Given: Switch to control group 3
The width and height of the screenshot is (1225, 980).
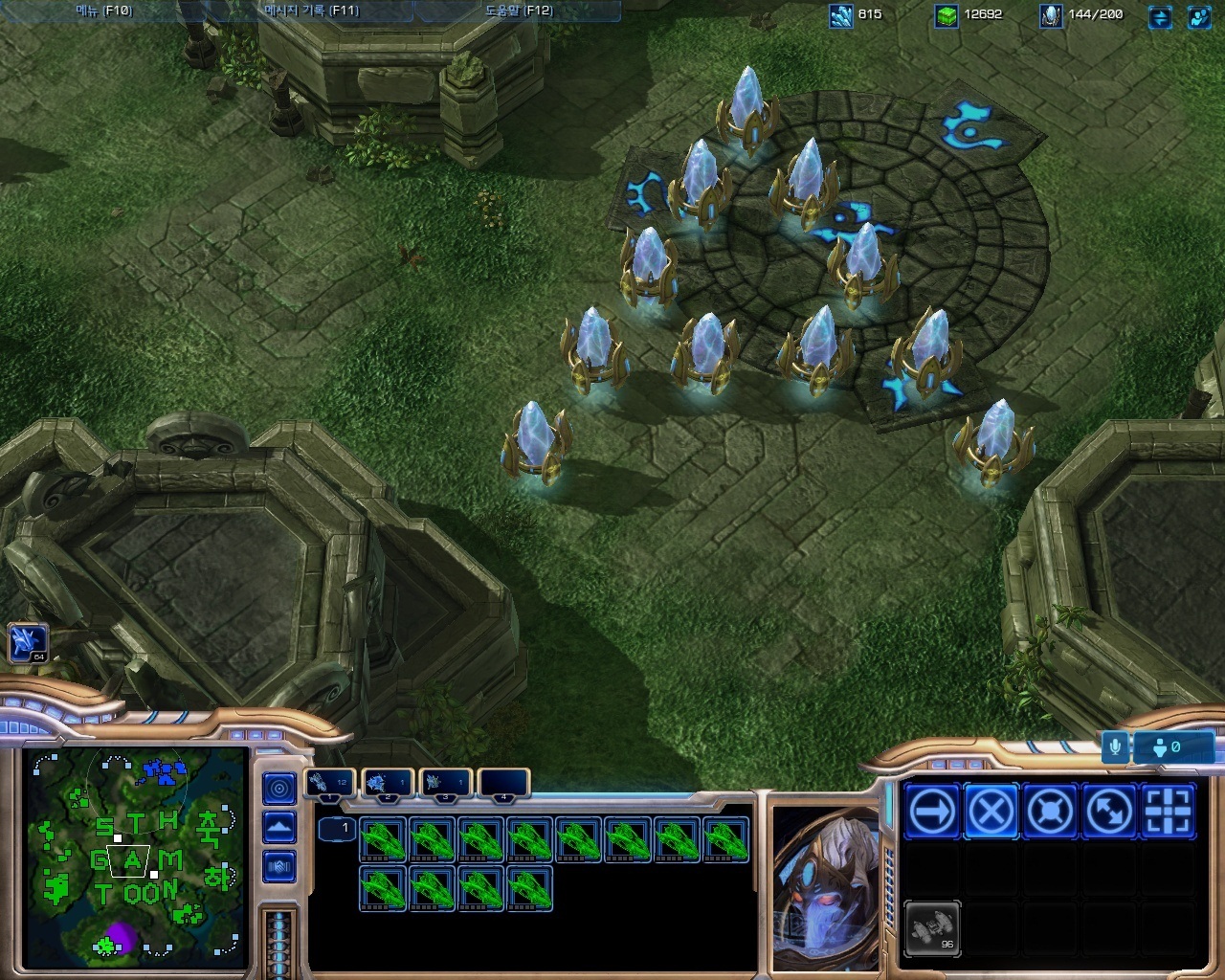Looking at the screenshot, I should 445,784.
